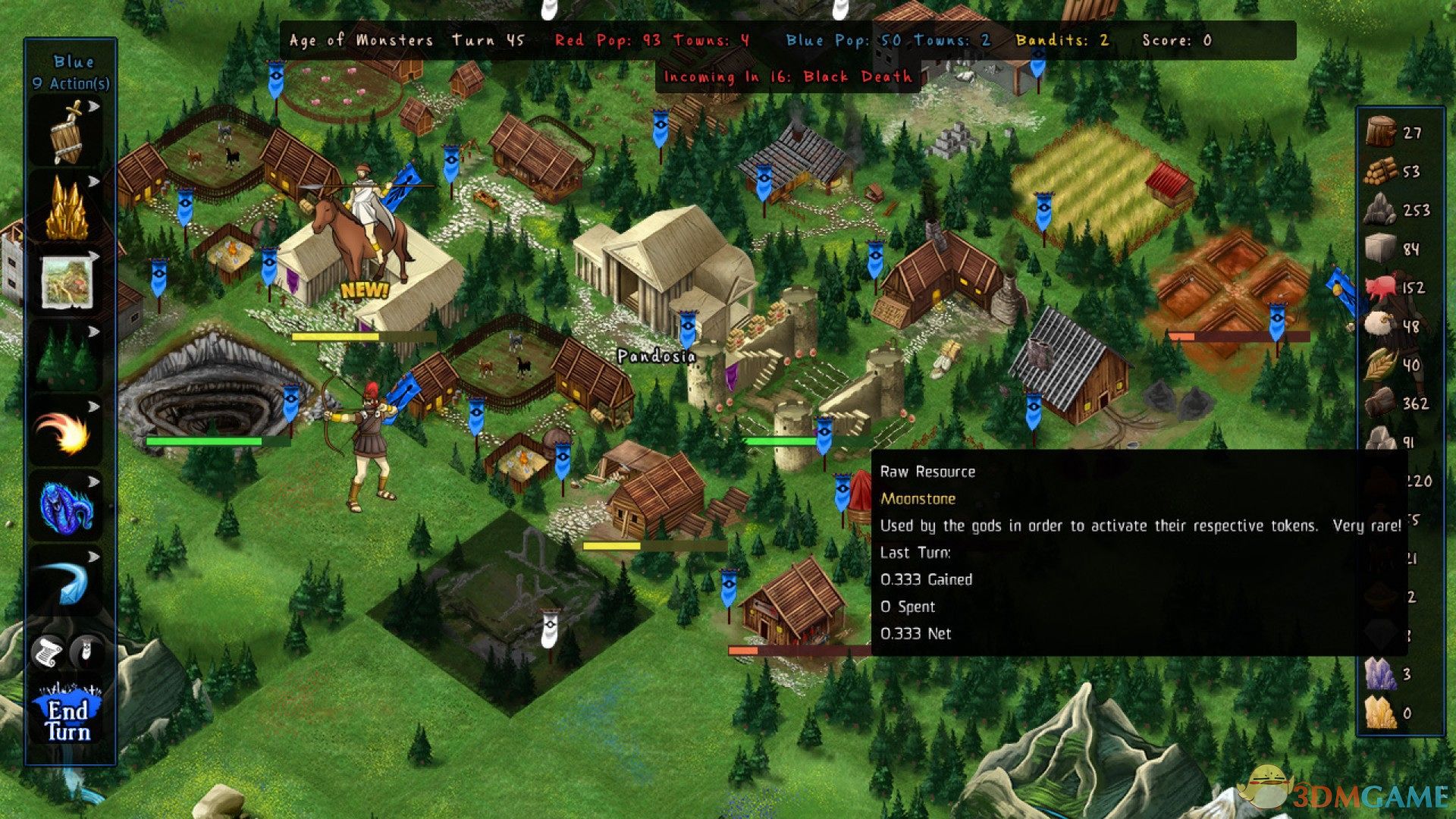Select the golden crystal cluster power
Image resolution: width=1456 pixels, height=819 pixels.
click(x=67, y=207)
